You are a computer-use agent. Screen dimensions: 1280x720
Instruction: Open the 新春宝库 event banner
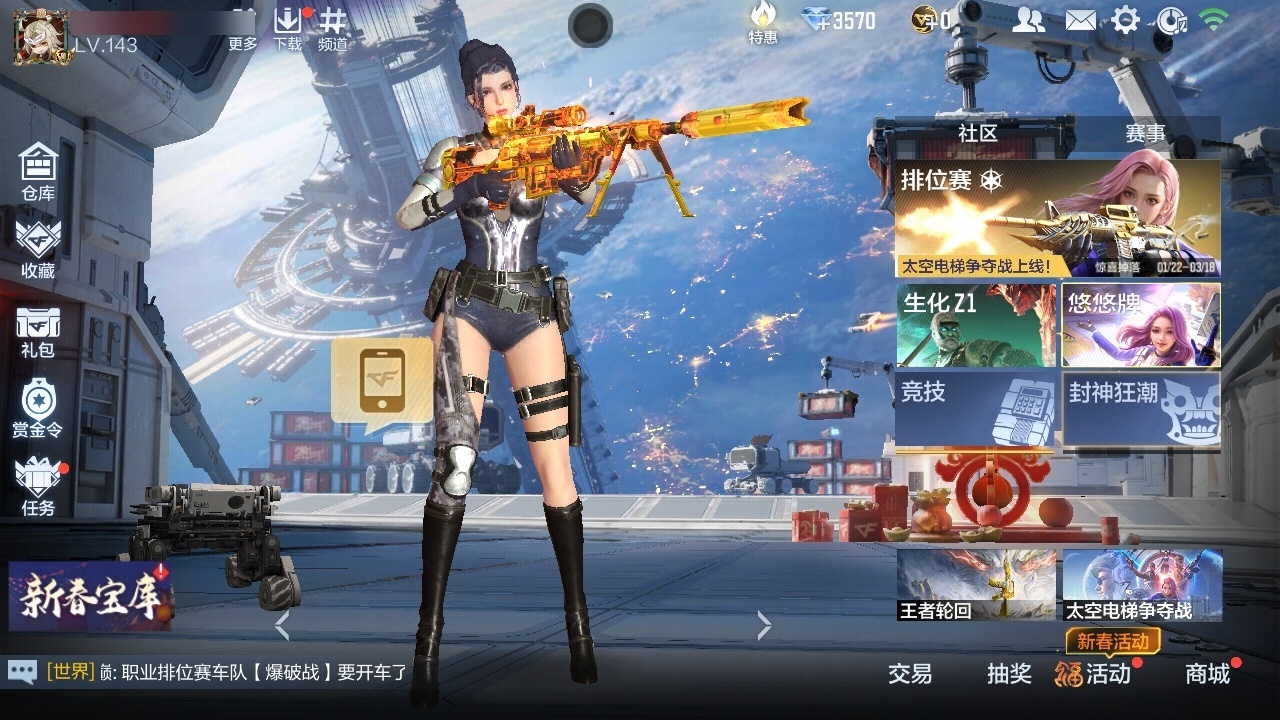(x=90, y=597)
